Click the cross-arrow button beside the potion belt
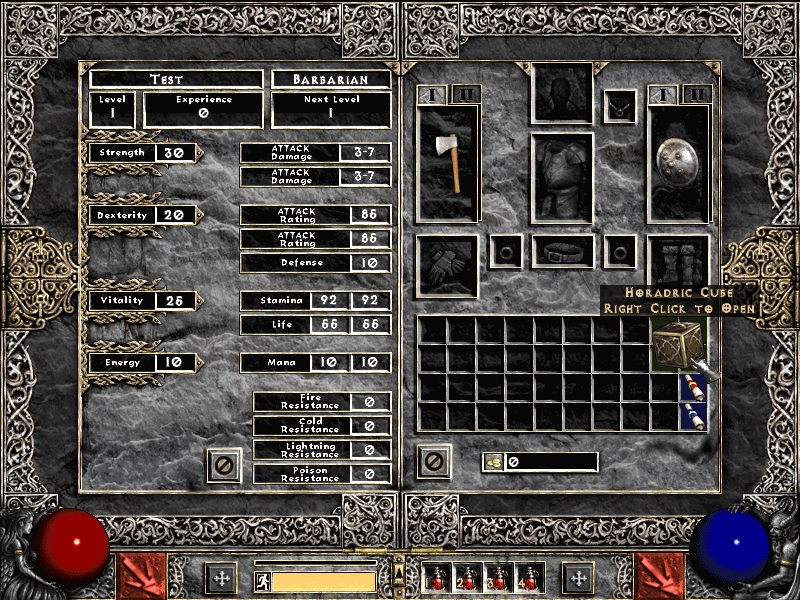Viewport: 800px width, 600px height. 577,578
